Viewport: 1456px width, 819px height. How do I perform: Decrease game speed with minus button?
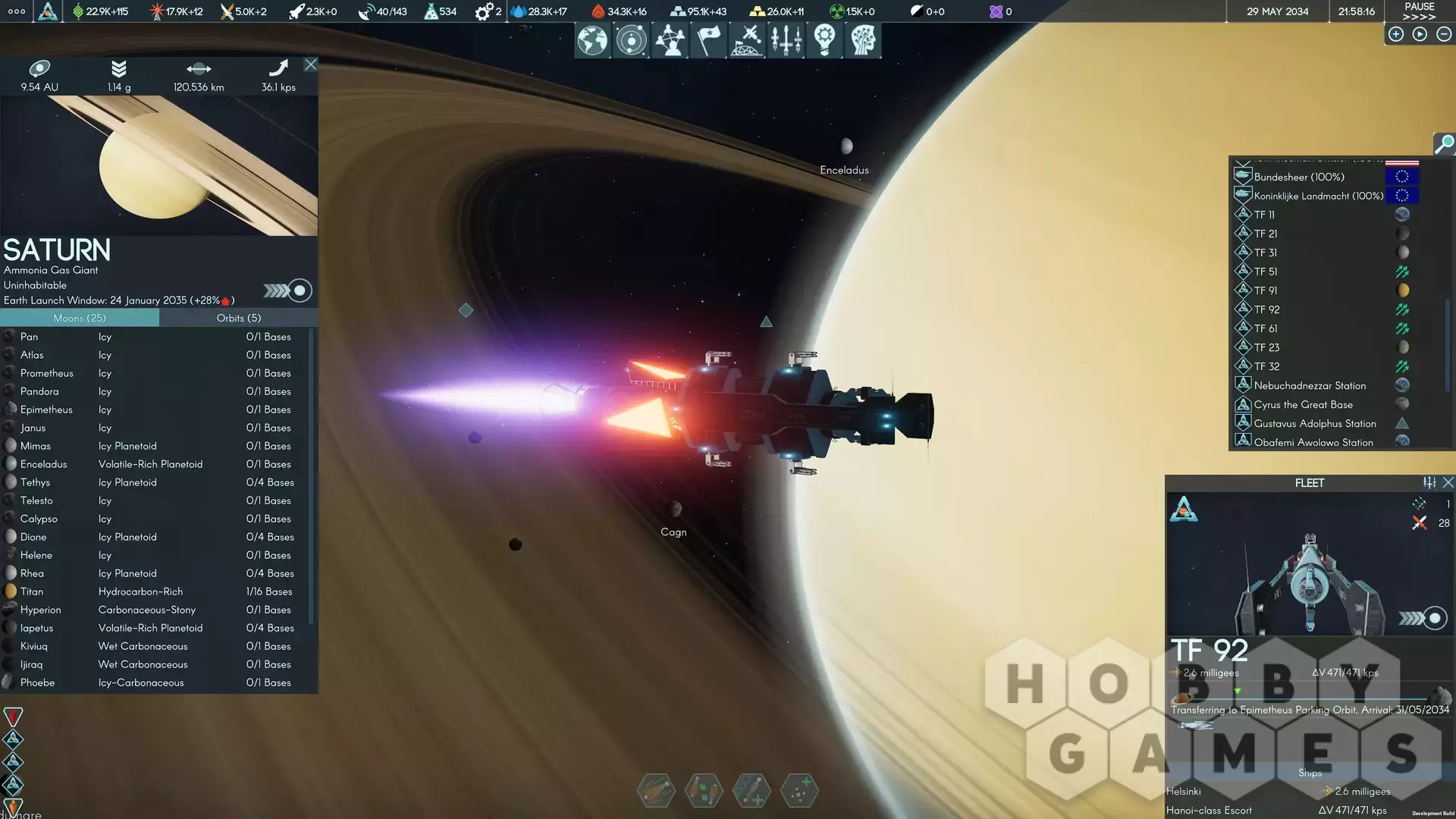(1444, 34)
